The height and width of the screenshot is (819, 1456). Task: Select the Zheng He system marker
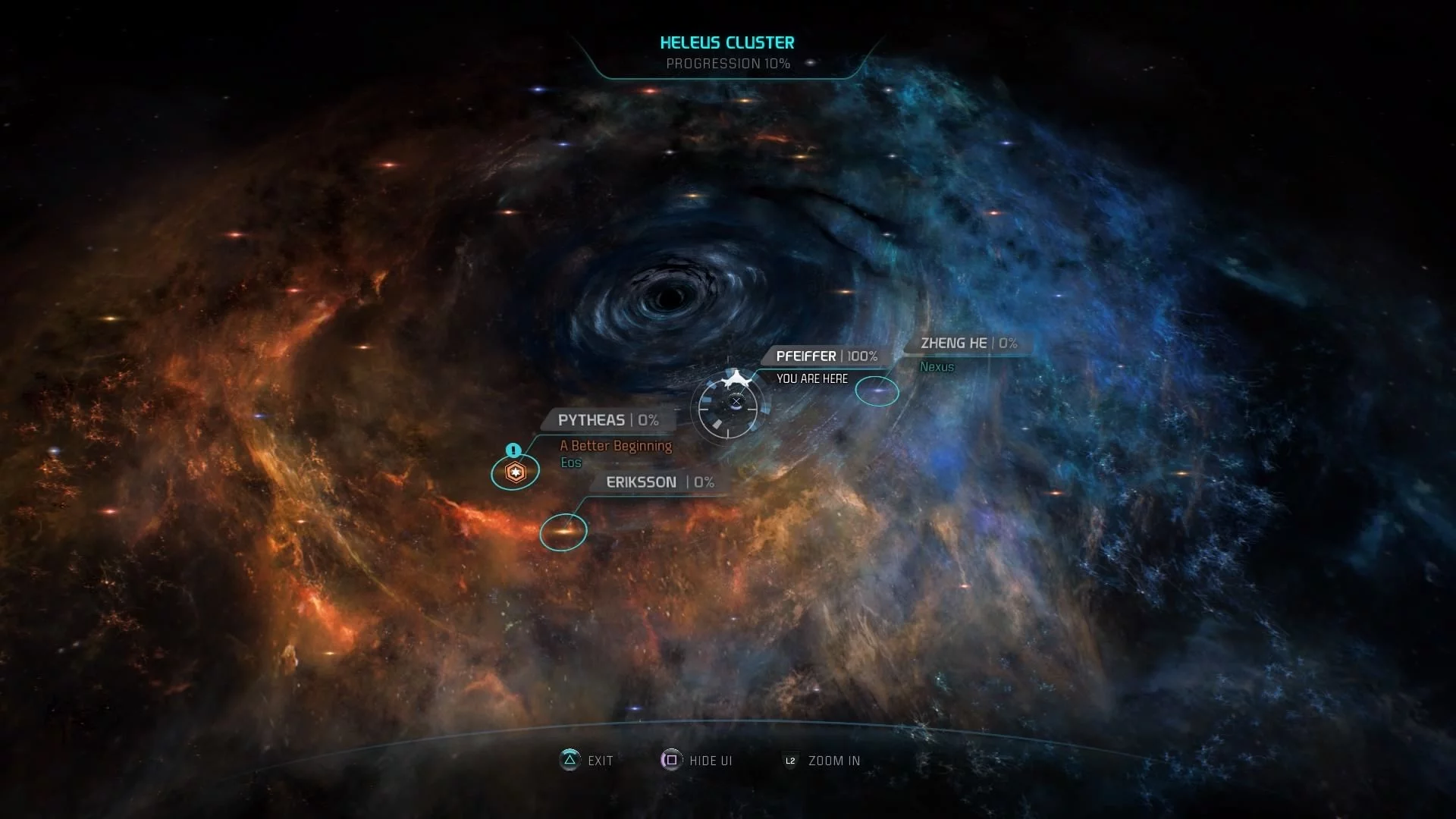pyautogui.click(x=877, y=391)
